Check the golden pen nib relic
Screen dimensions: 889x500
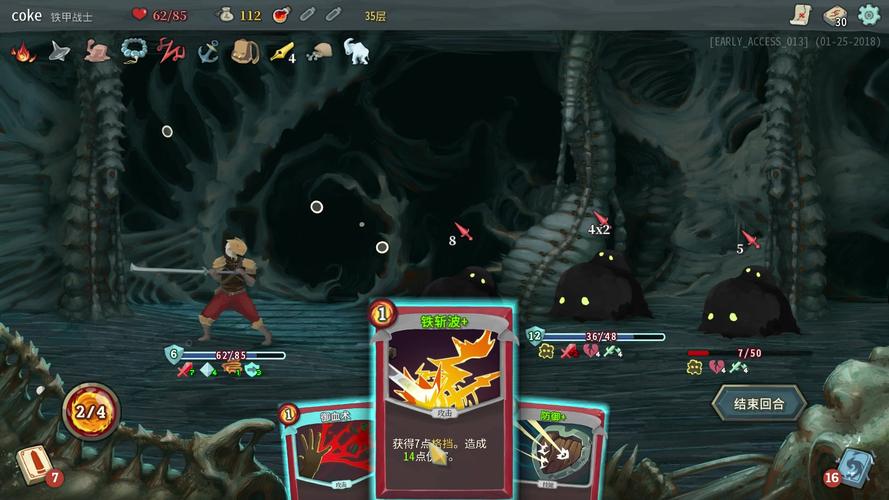pyautogui.click(x=281, y=52)
